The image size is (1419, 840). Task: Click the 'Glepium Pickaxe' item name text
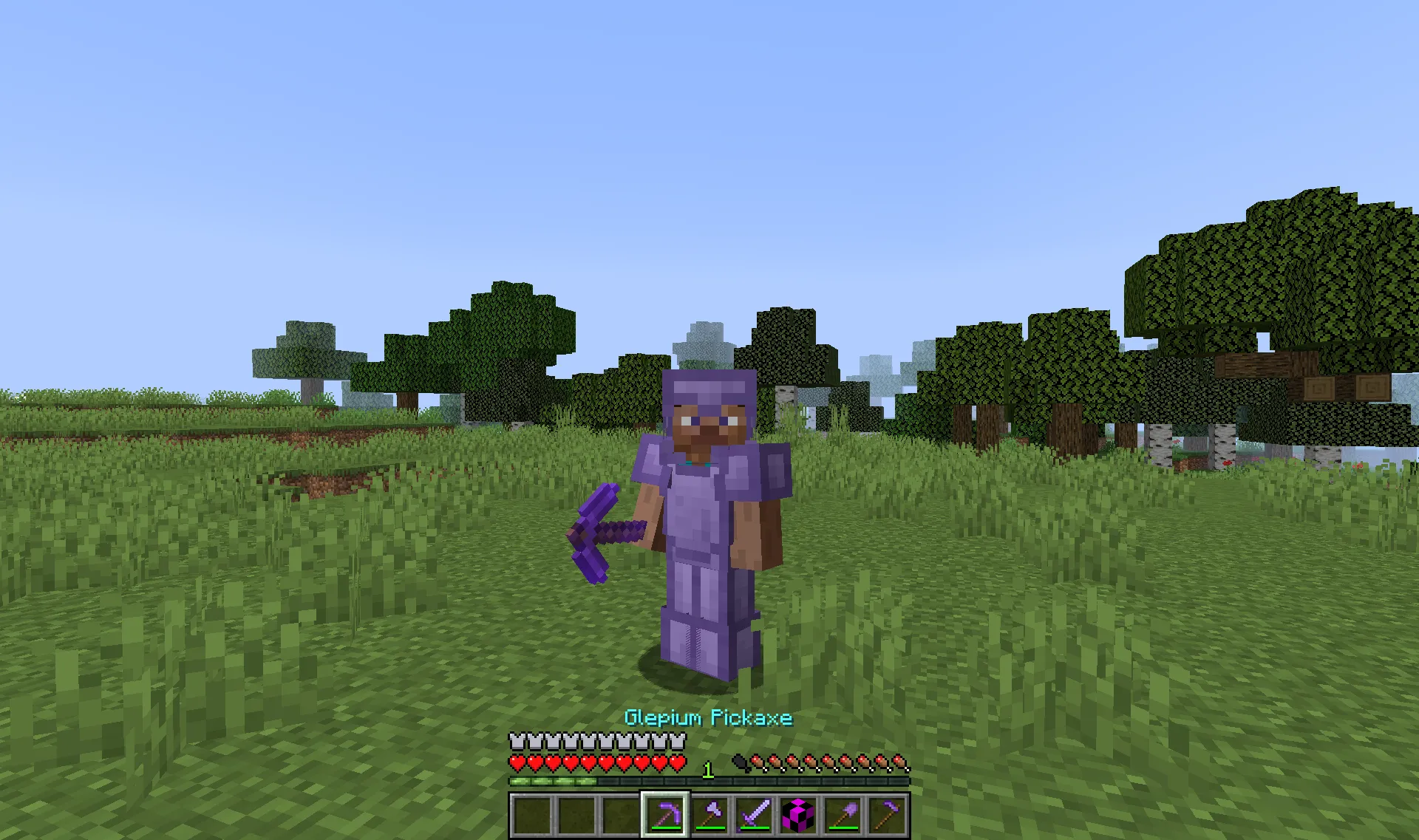point(710,718)
